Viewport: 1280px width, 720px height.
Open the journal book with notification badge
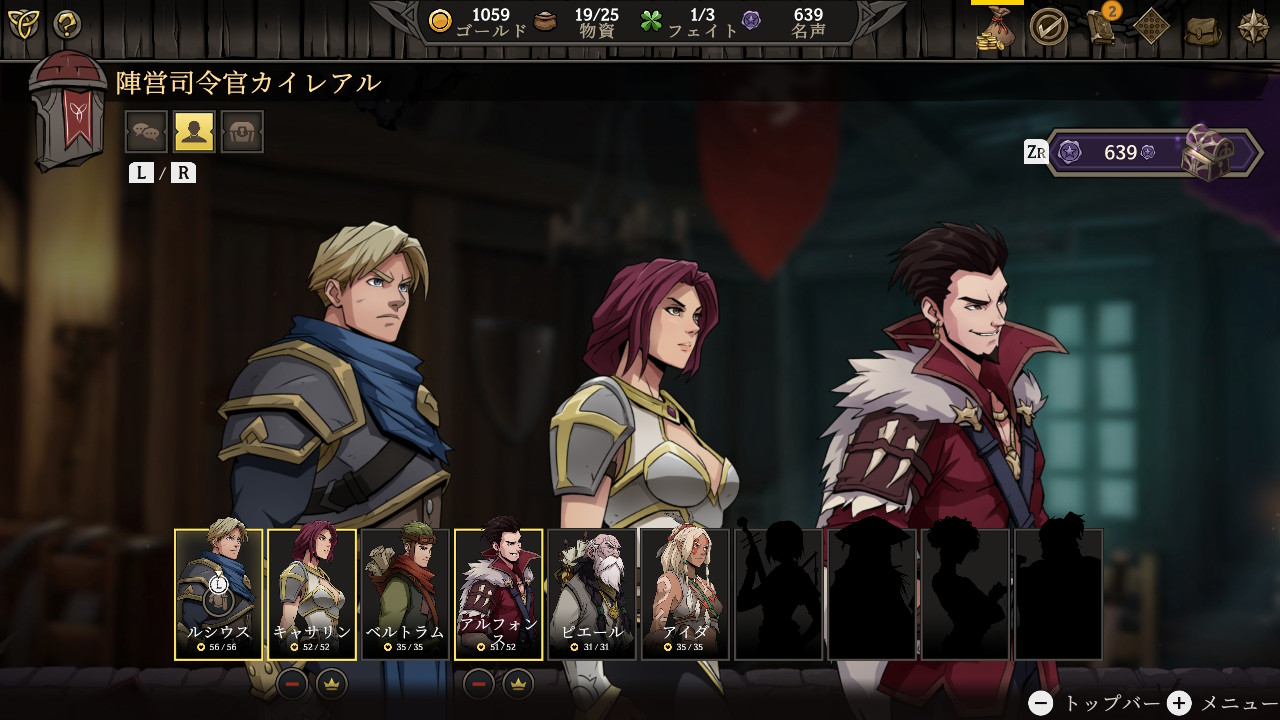pyautogui.click(x=1101, y=27)
